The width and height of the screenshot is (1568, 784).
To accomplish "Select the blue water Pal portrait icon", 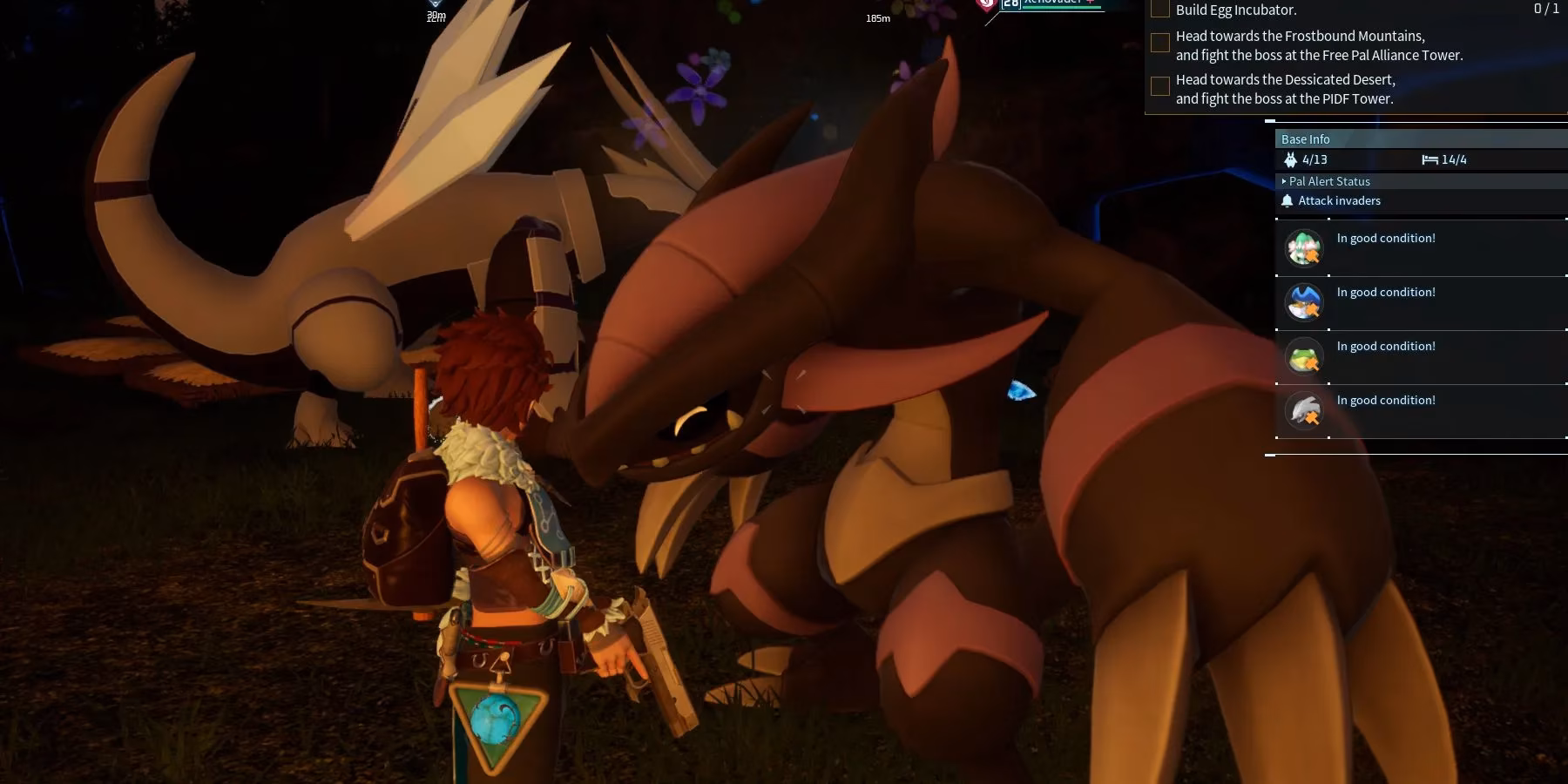I will pyautogui.click(x=1303, y=302).
